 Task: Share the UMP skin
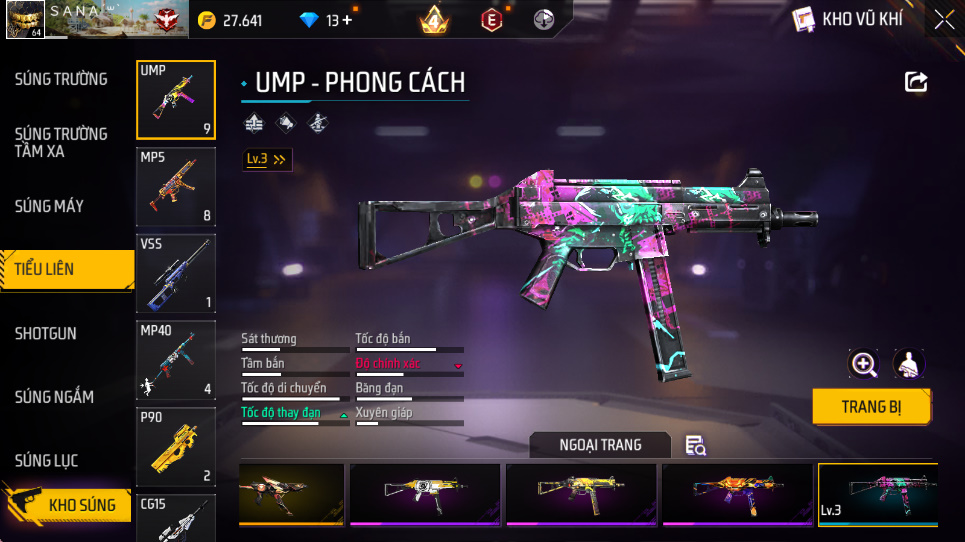(916, 82)
